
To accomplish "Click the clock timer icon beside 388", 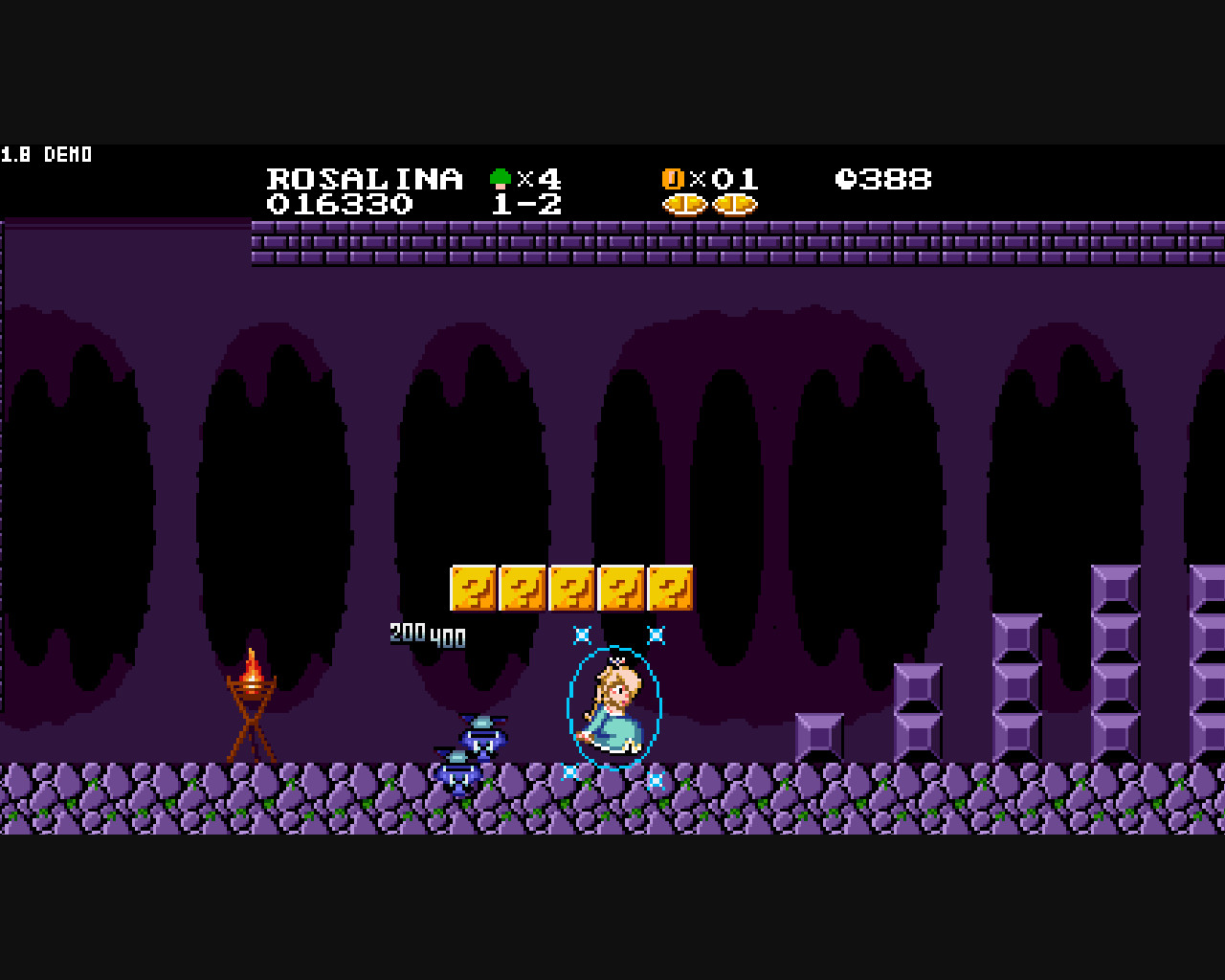I will pos(845,178).
